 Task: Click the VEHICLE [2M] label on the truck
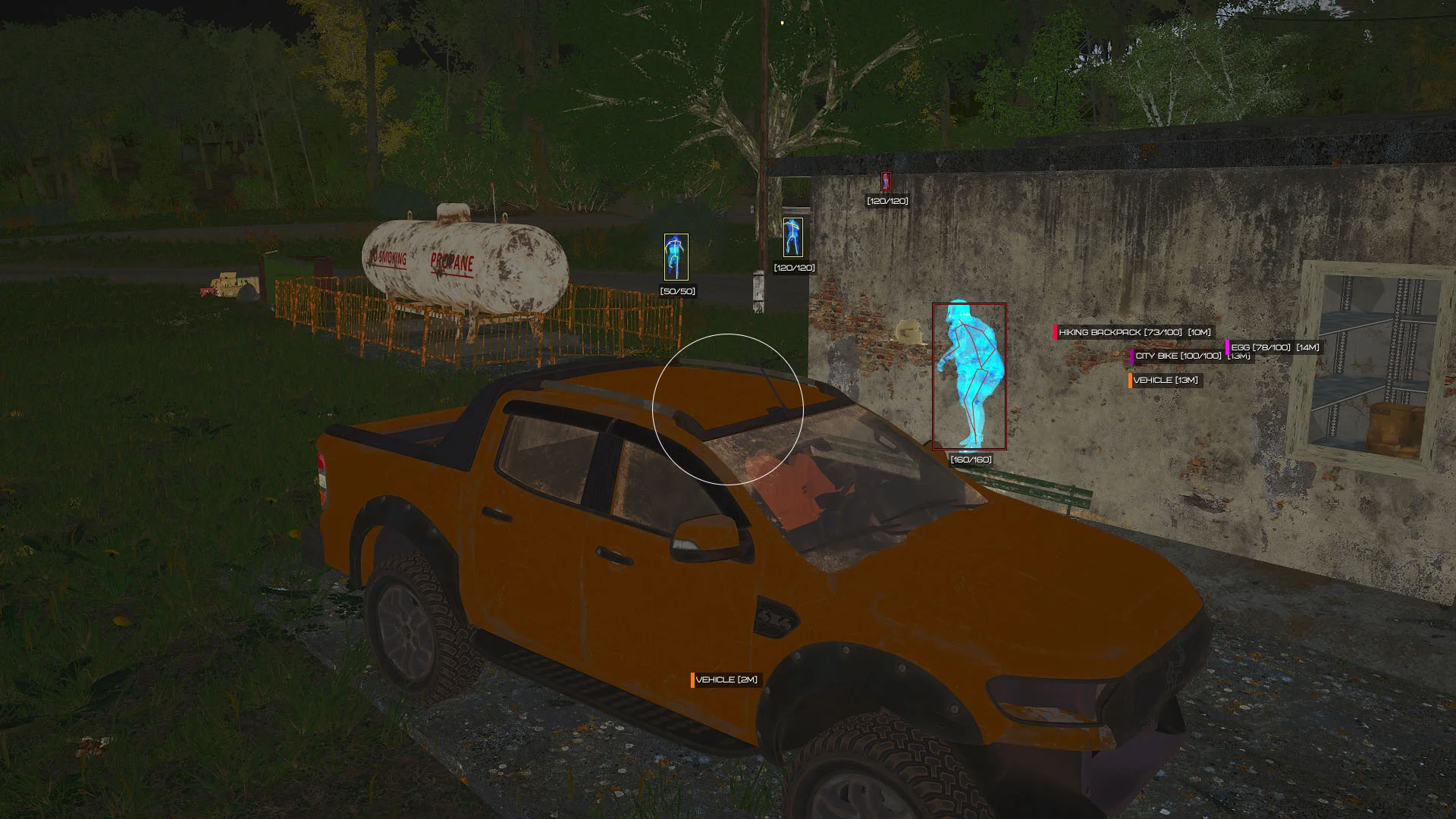726,679
